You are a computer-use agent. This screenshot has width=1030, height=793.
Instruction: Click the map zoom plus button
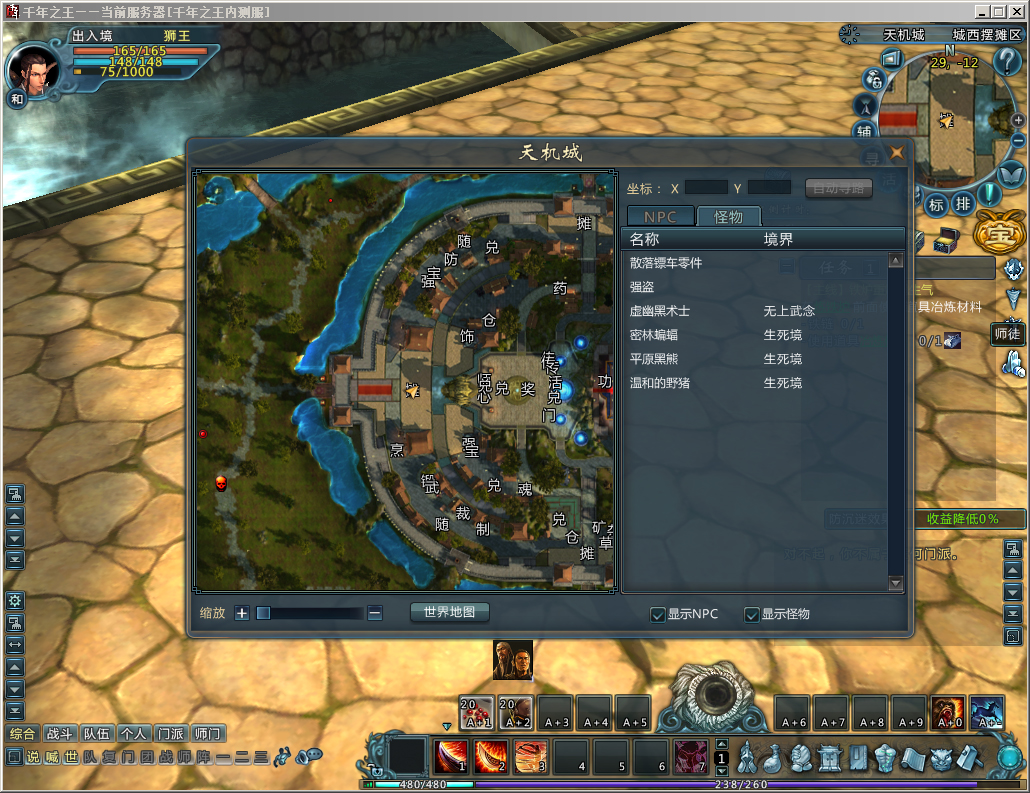click(x=241, y=613)
